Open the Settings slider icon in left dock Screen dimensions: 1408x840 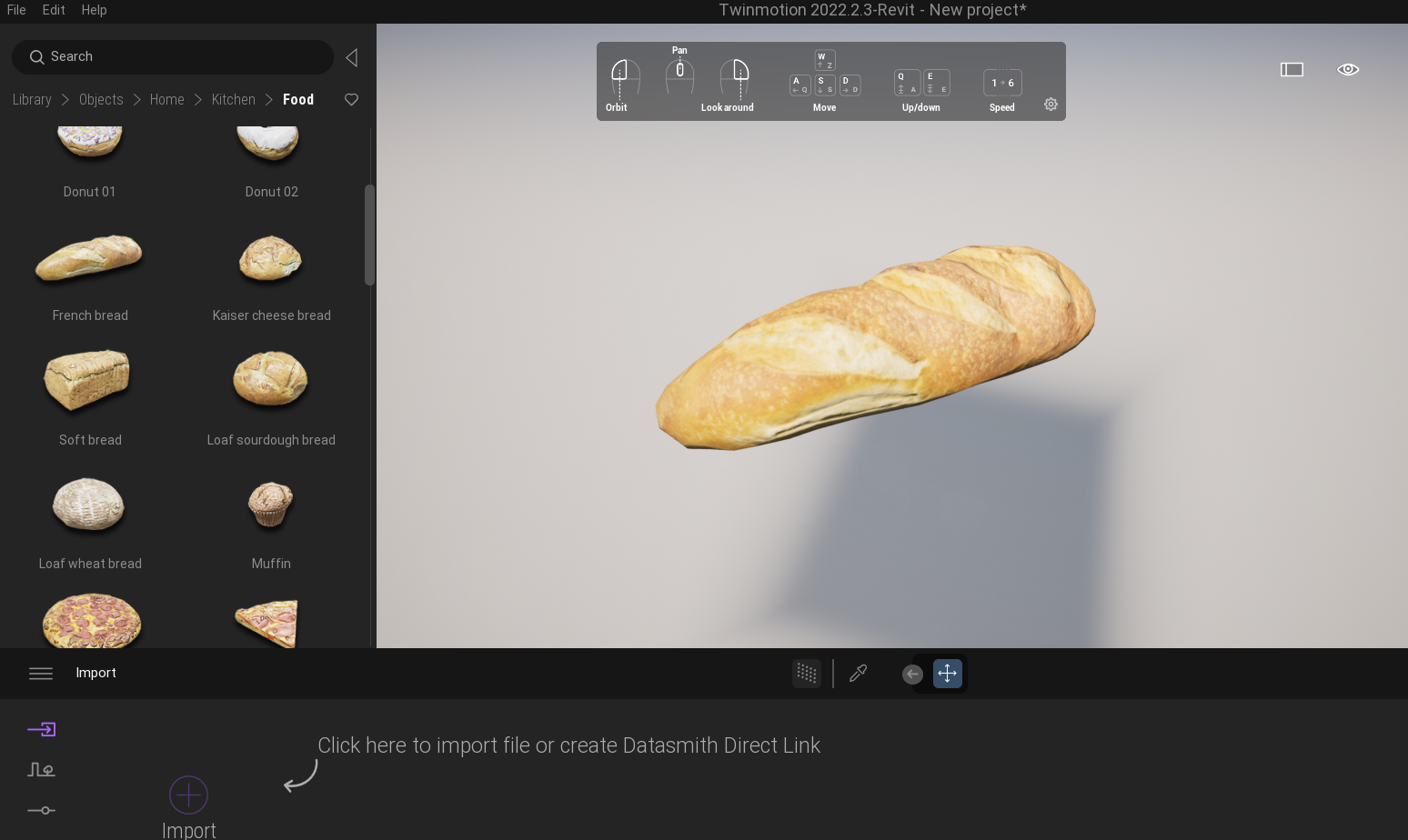41,810
